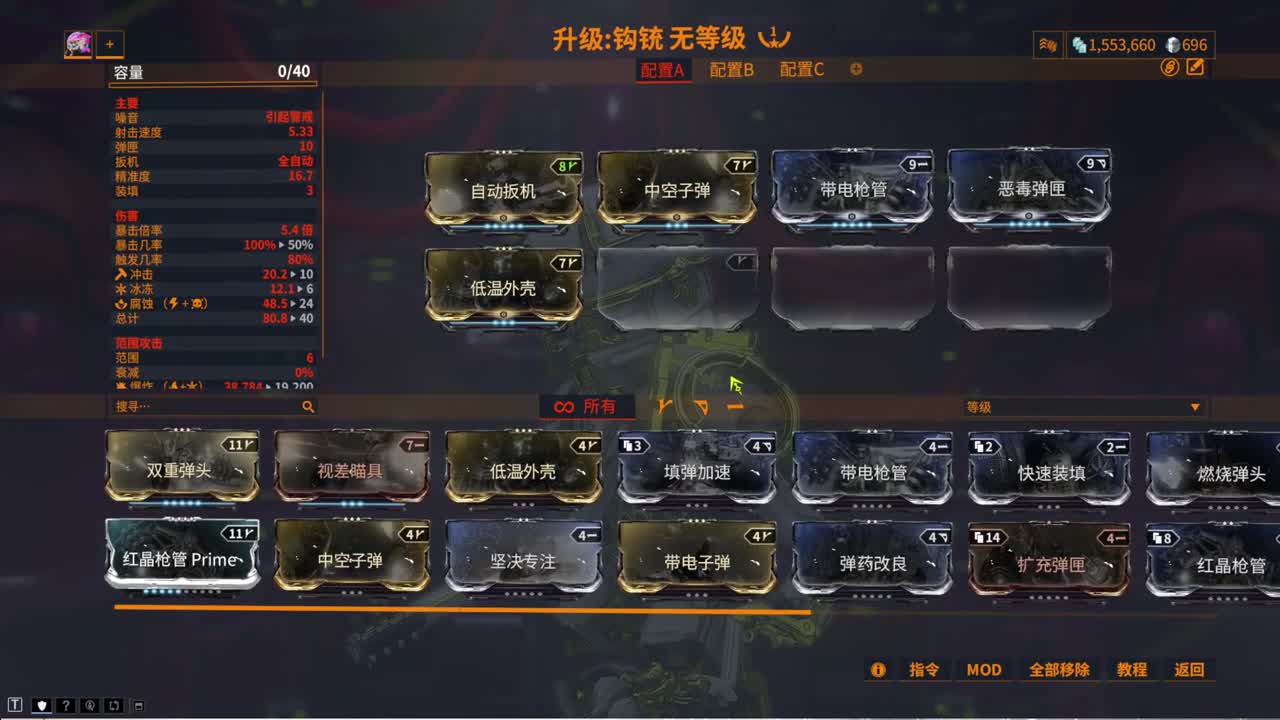Select the 红晶枪管 Prime mod card
This screenshot has width=1280, height=720.
point(181,558)
